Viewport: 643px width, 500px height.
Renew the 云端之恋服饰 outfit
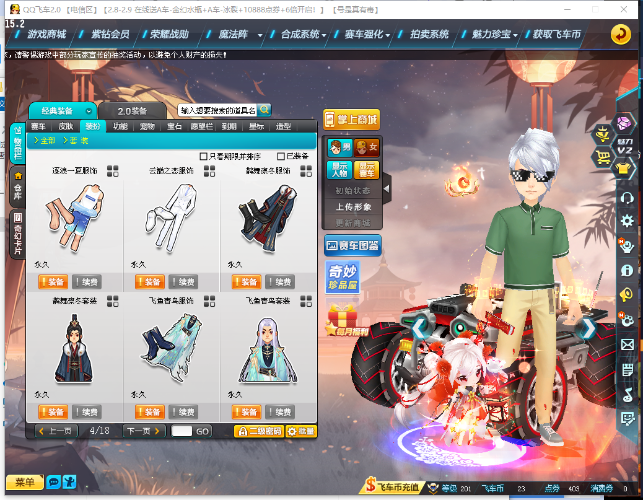(x=183, y=281)
